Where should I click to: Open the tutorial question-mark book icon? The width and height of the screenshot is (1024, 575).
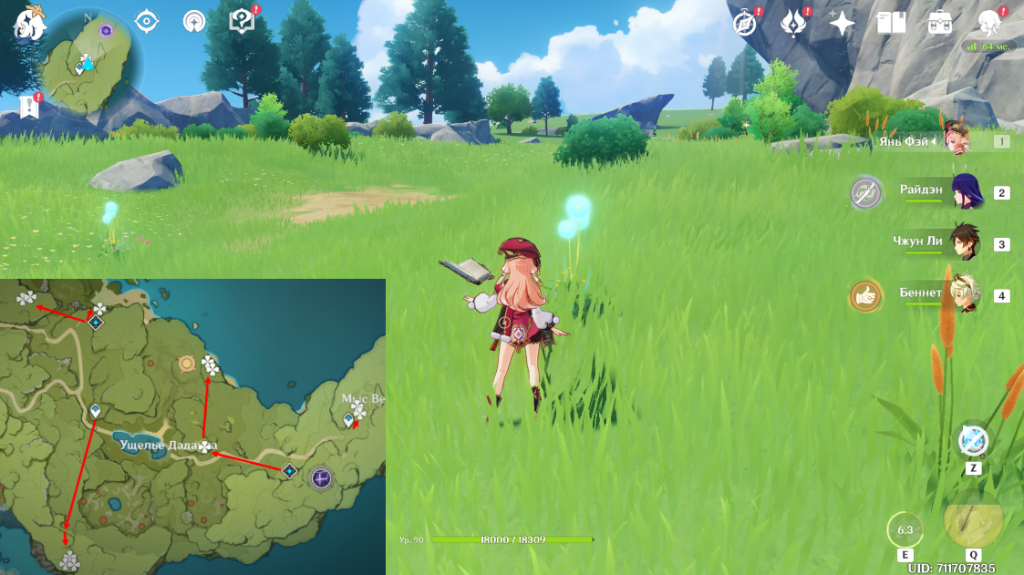click(242, 20)
